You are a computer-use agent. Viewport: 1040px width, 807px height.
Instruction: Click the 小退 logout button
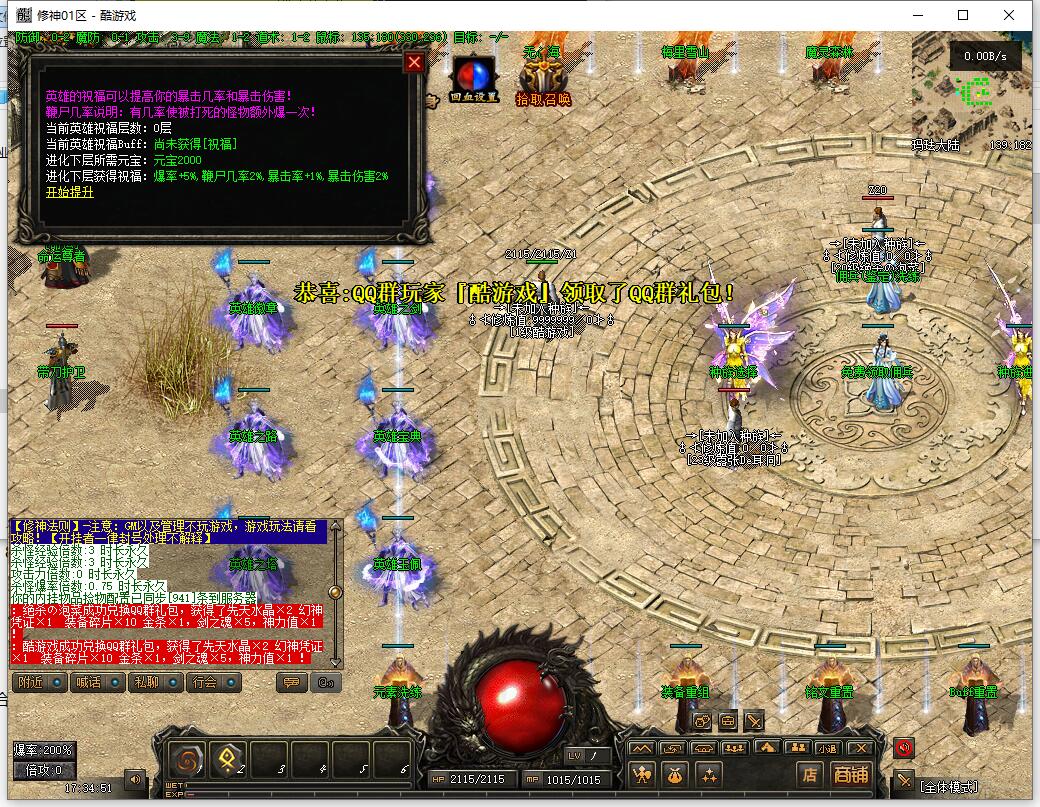(x=826, y=748)
